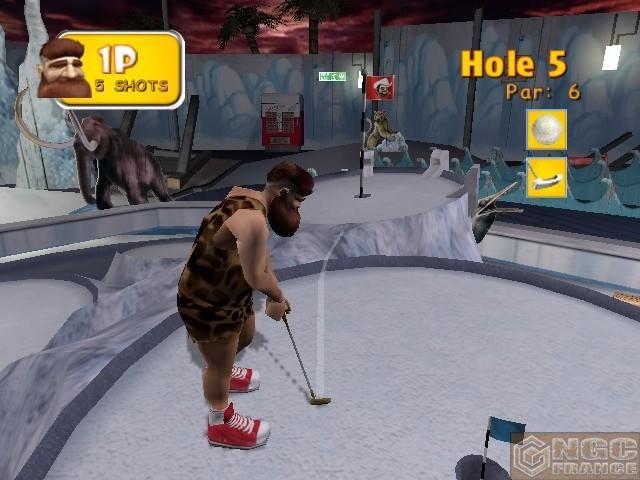This screenshot has height=480, width=640.
Task: Click the caveman player 1 portrait
Action: [63, 70]
